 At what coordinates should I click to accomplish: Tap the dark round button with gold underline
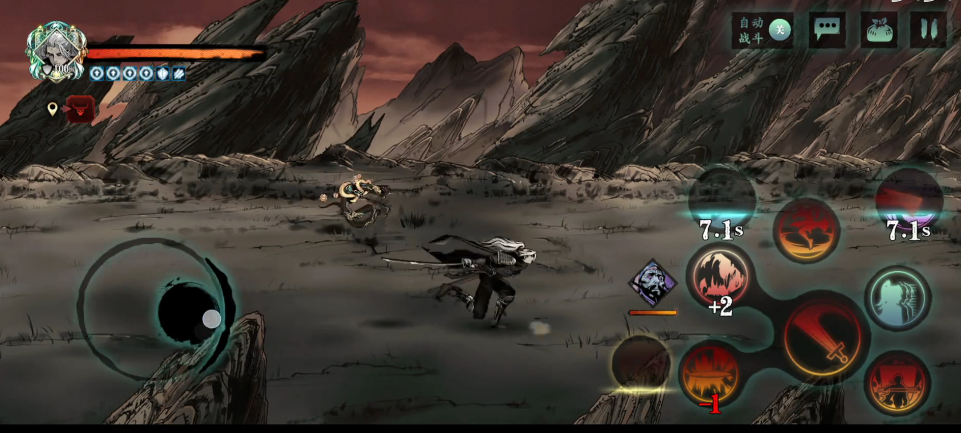pyautogui.click(x=641, y=363)
